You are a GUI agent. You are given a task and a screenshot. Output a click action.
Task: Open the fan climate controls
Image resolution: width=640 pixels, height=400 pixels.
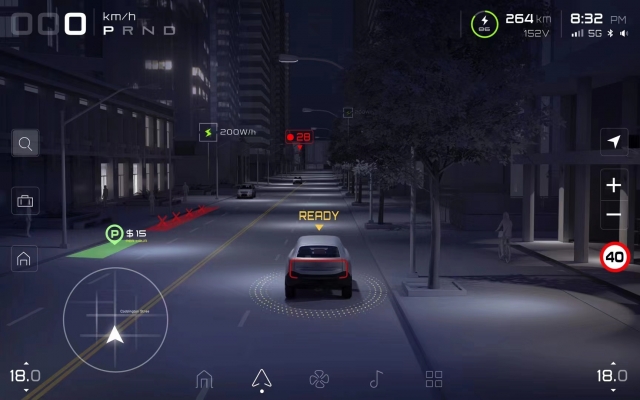tap(319, 379)
